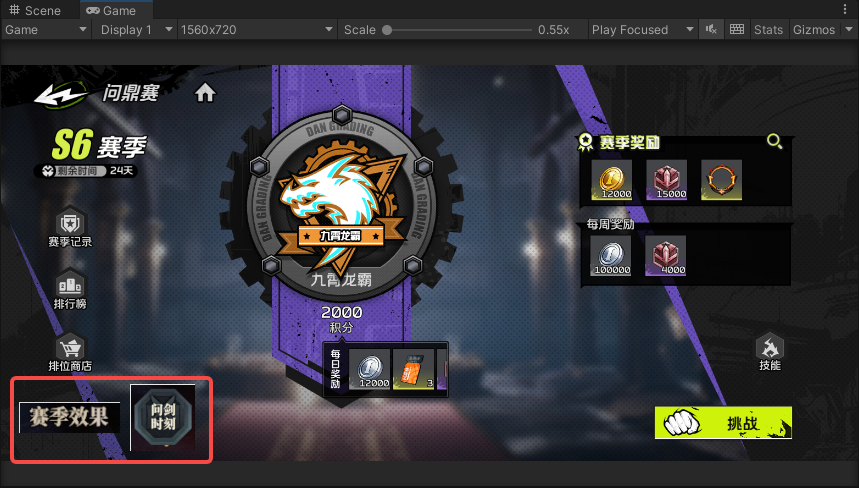Click the season rewards magnifier icon
This screenshot has width=859, height=488.
(774, 142)
